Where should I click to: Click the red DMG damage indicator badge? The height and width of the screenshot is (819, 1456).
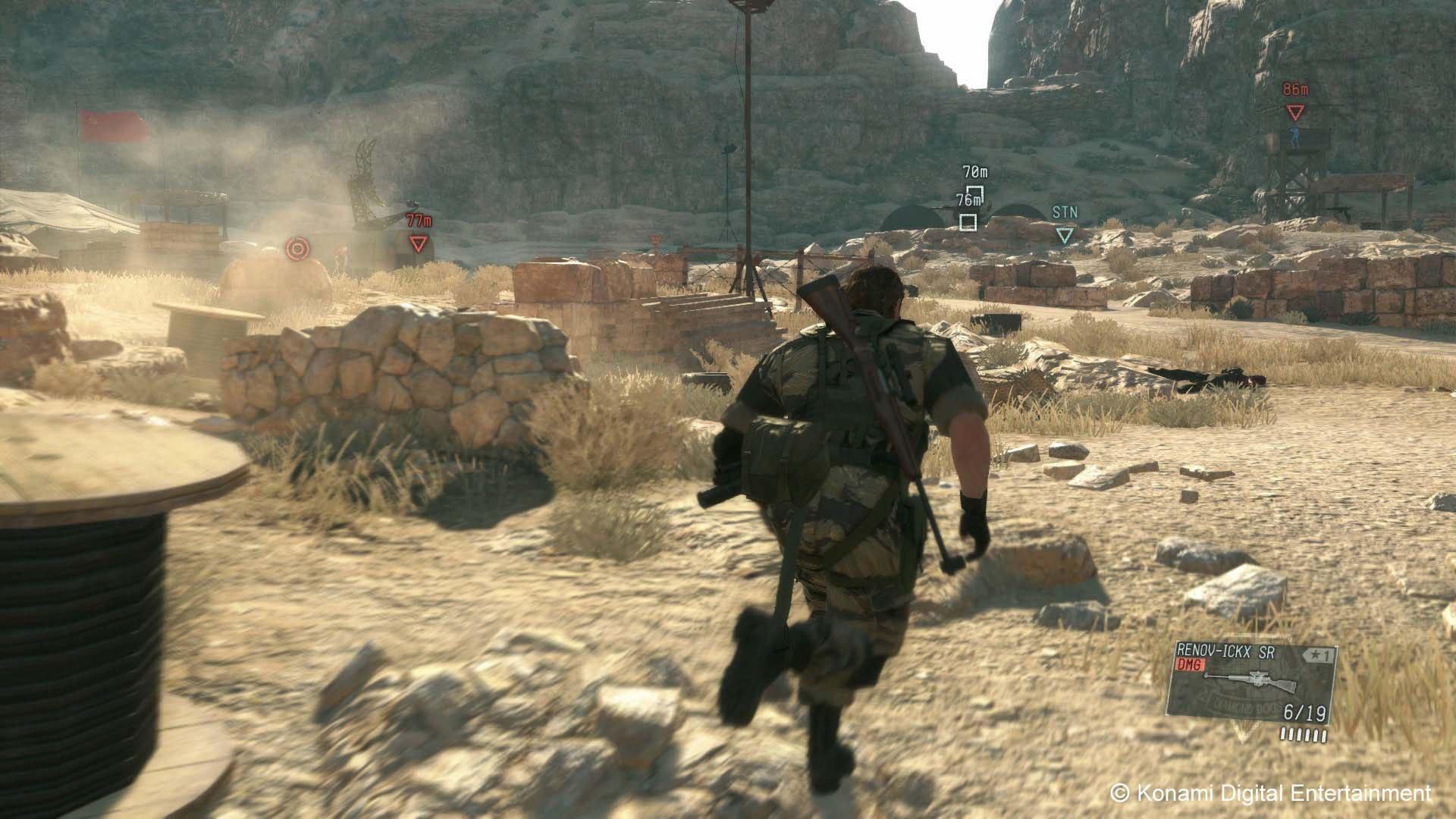click(1191, 664)
